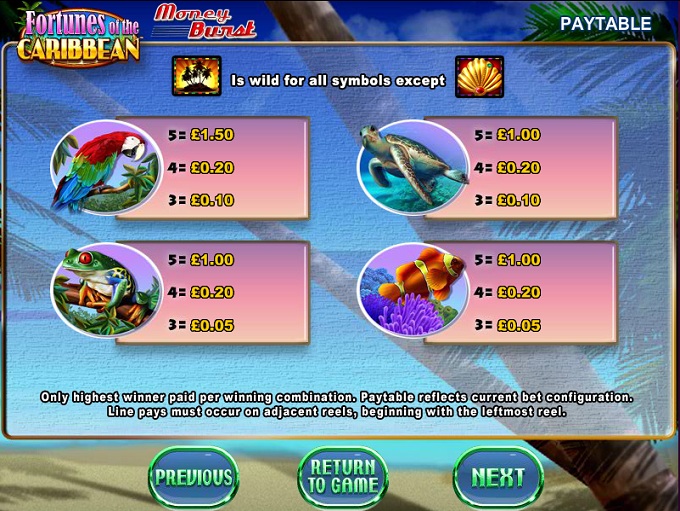The image size is (680, 511).
Task: Advance to the next paytable page
Action: click(x=497, y=477)
